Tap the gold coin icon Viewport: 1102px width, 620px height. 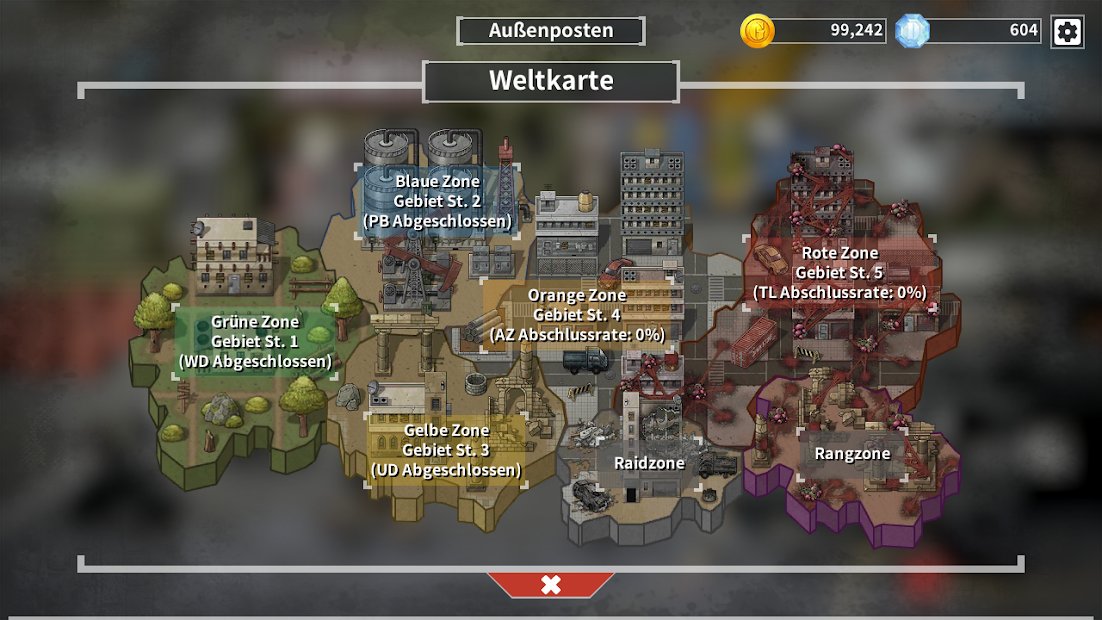point(757,31)
